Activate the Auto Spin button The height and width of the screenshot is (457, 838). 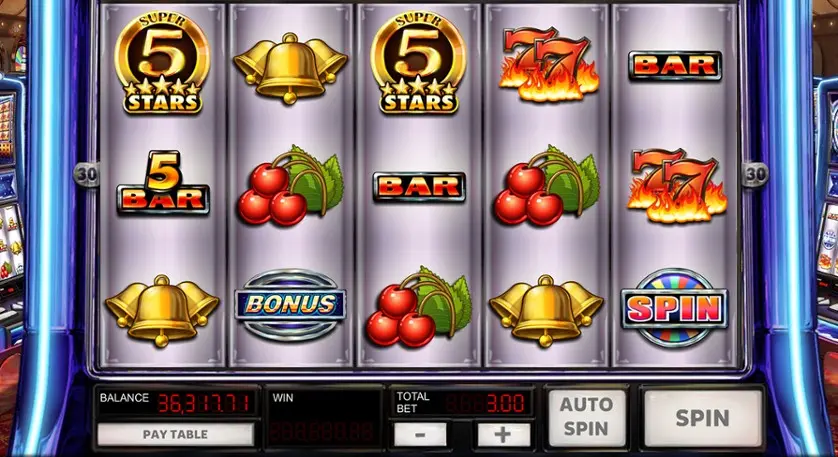pos(586,417)
